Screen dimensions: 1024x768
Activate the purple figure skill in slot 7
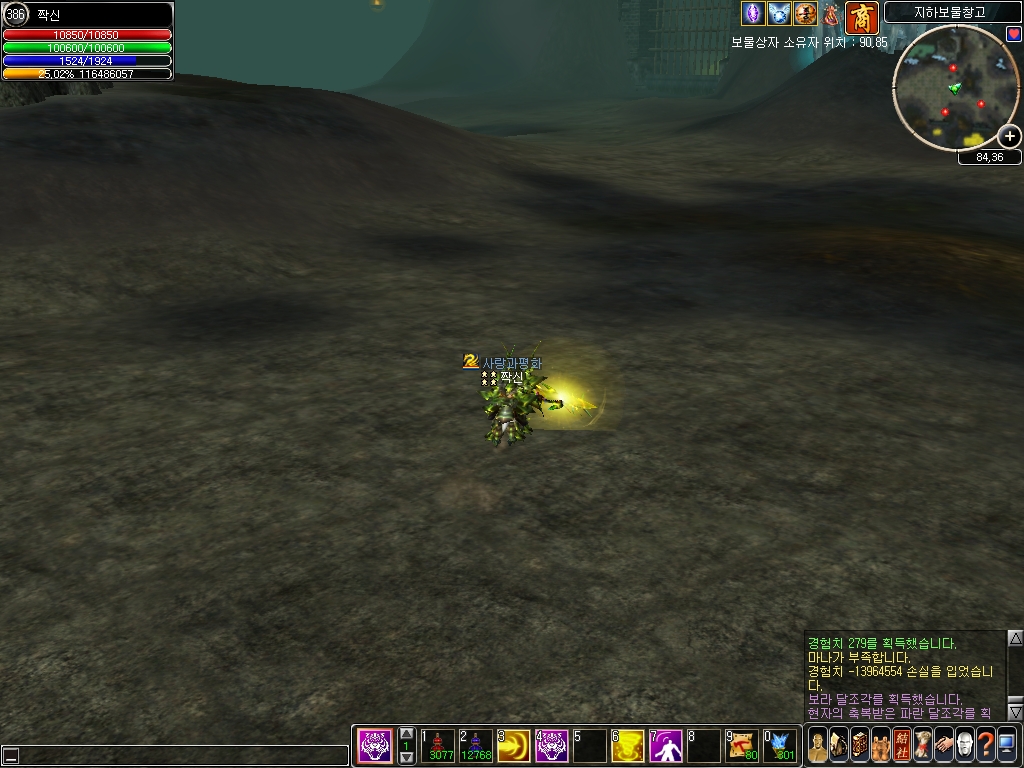pyautogui.click(x=666, y=746)
